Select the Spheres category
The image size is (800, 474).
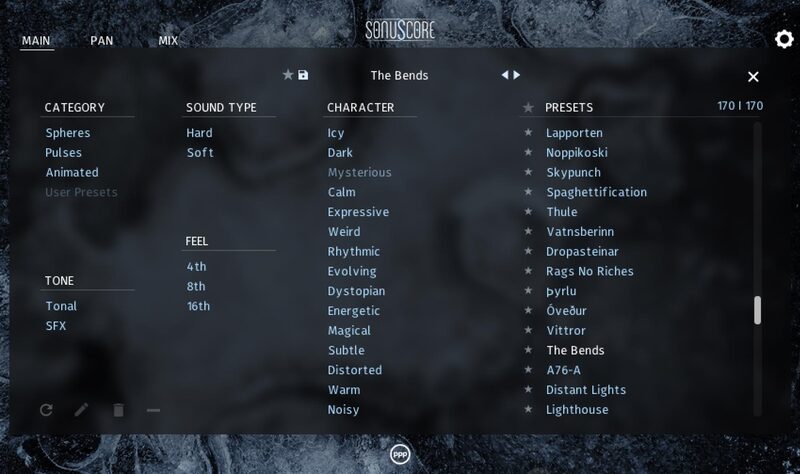tap(68, 133)
